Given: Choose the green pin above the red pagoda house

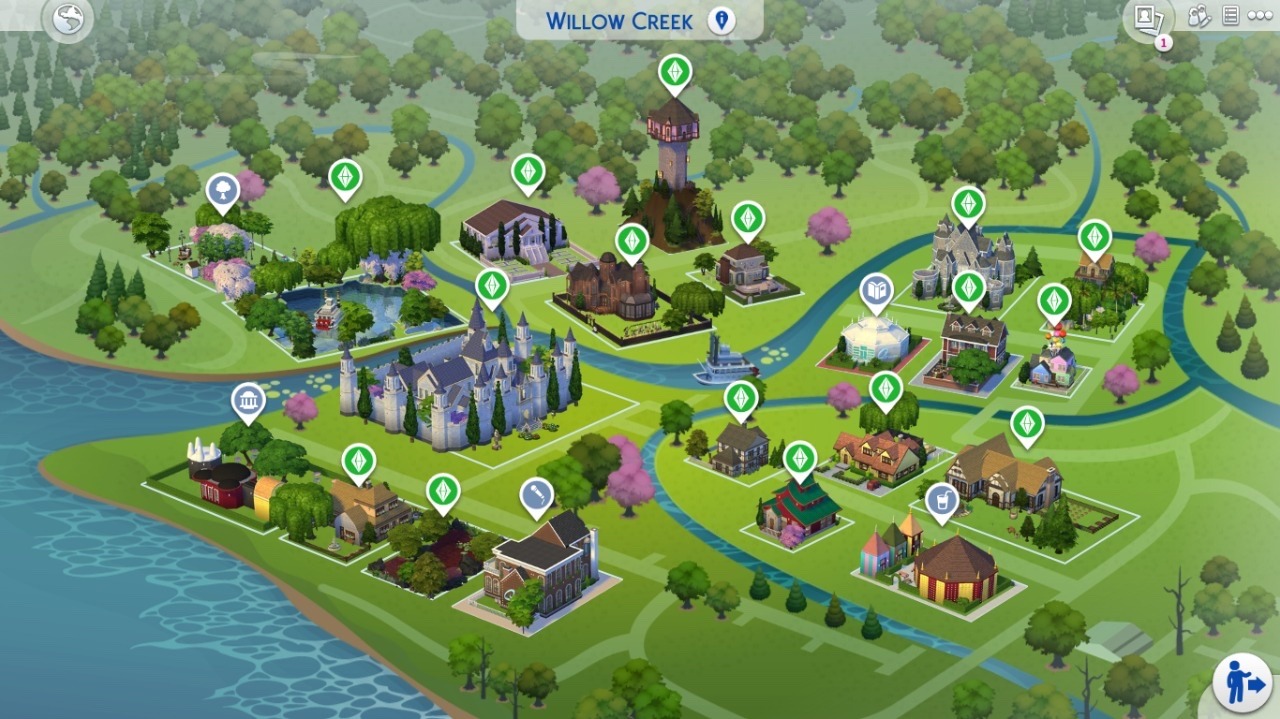Looking at the screenshot, I should point(800,458).
